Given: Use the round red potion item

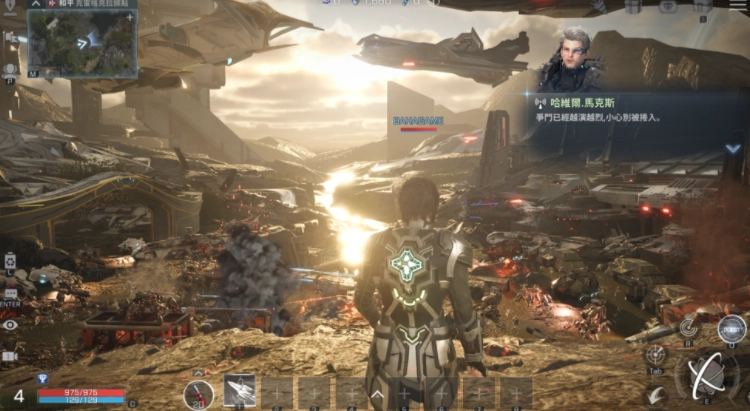Looking at the screenshot, I should [x=198, y=392].
